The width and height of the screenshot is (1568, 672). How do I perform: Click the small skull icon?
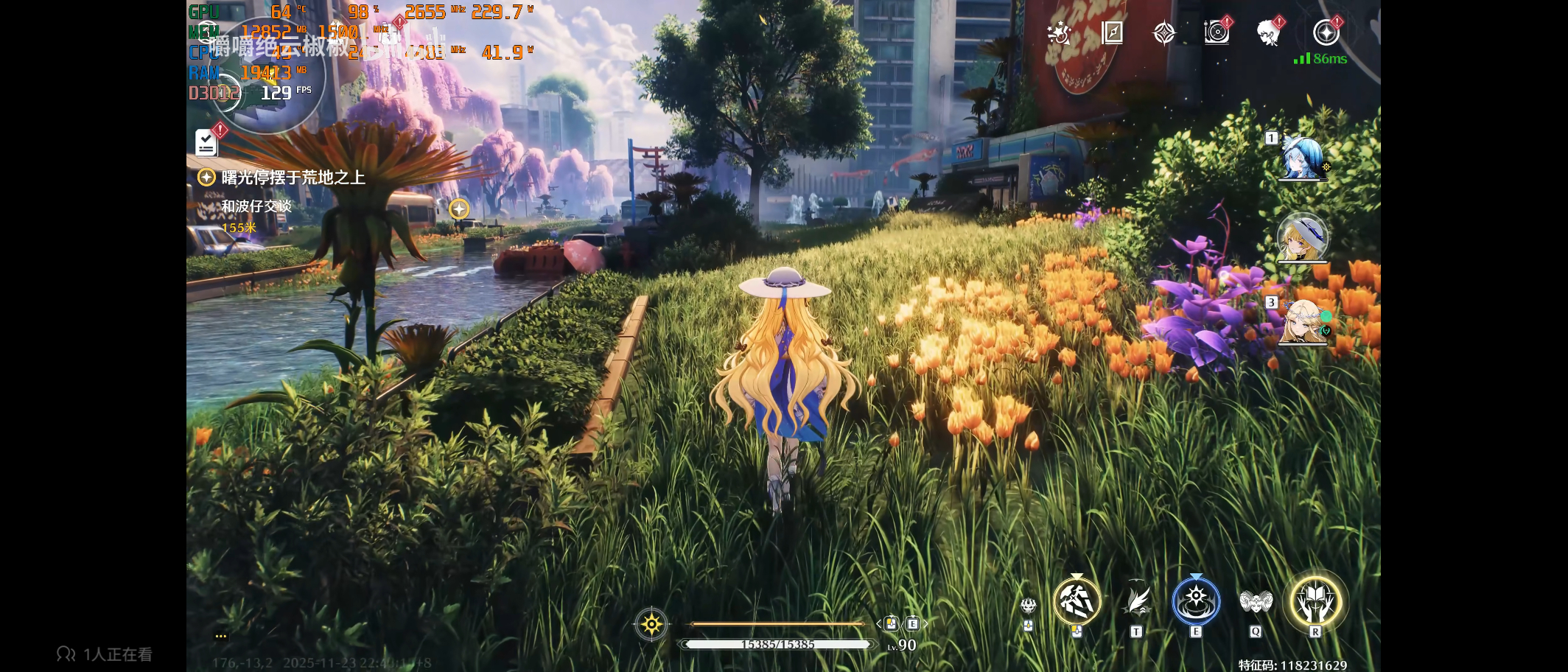pyautogui.click(x=1028, y=606)
